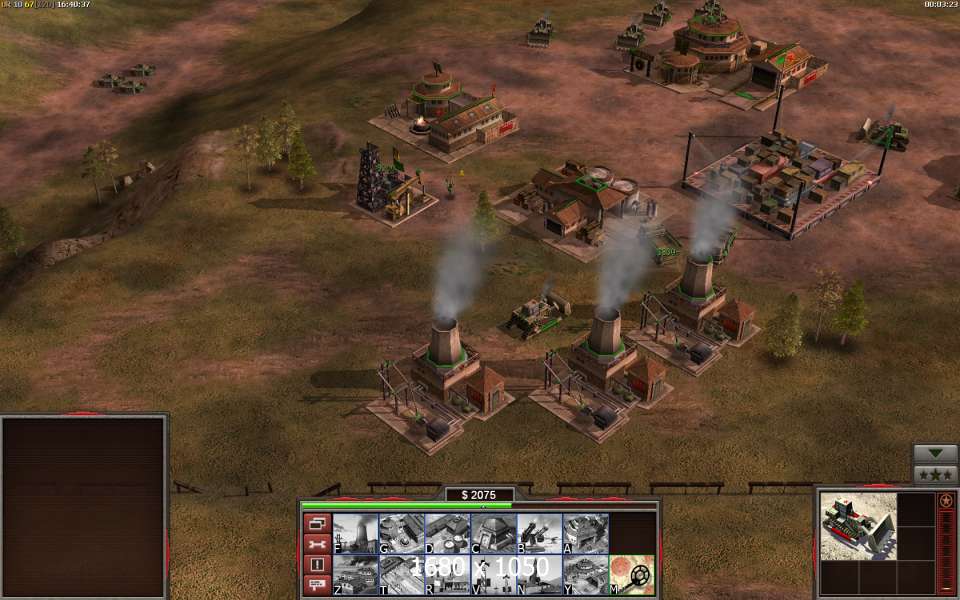This screenshot has height=600, width=960.
Task: Build the Gattling Cannon marked B
Action: (539, 533)
